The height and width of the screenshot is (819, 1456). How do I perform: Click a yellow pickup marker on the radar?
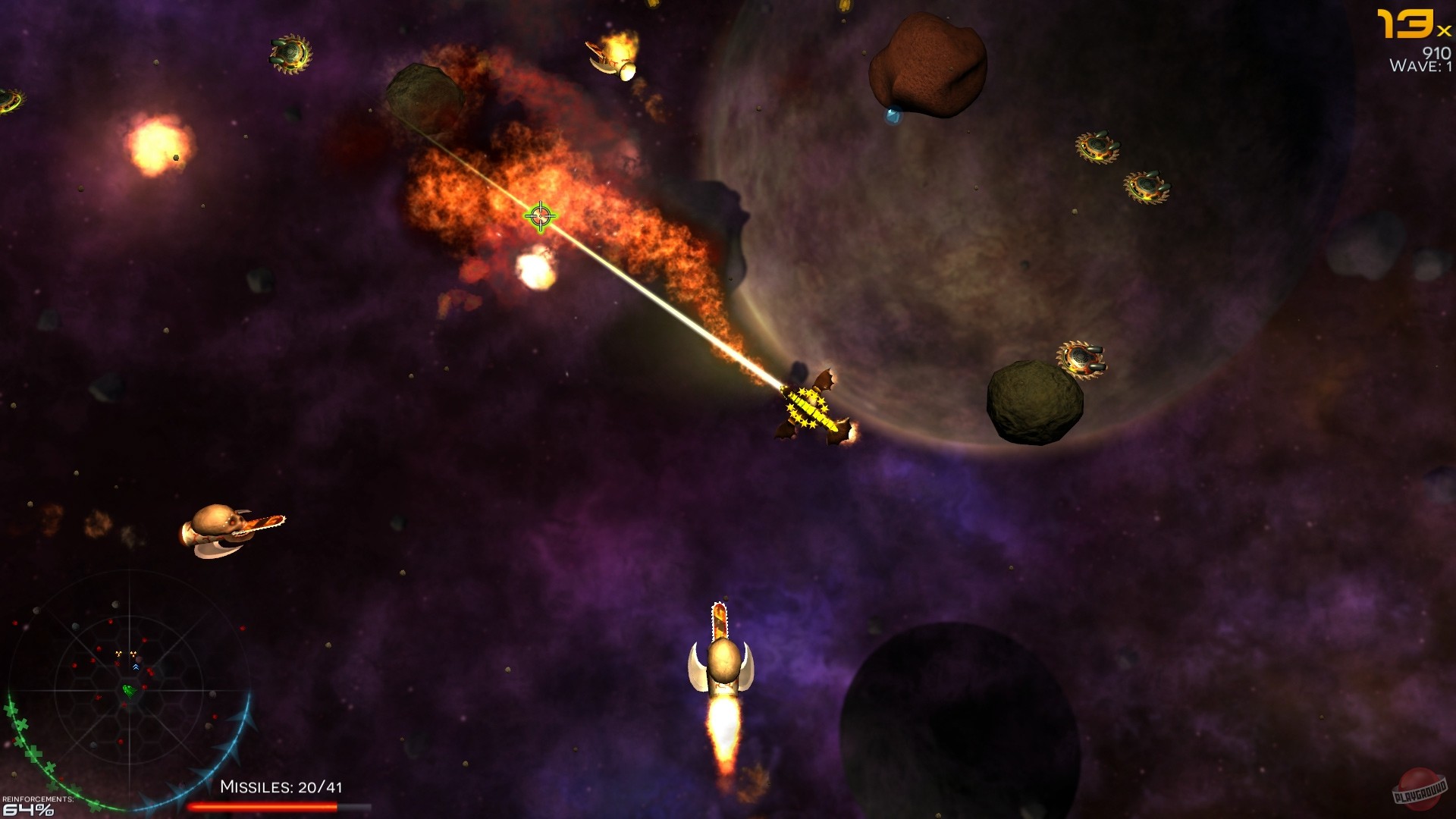tap(119, 653)
